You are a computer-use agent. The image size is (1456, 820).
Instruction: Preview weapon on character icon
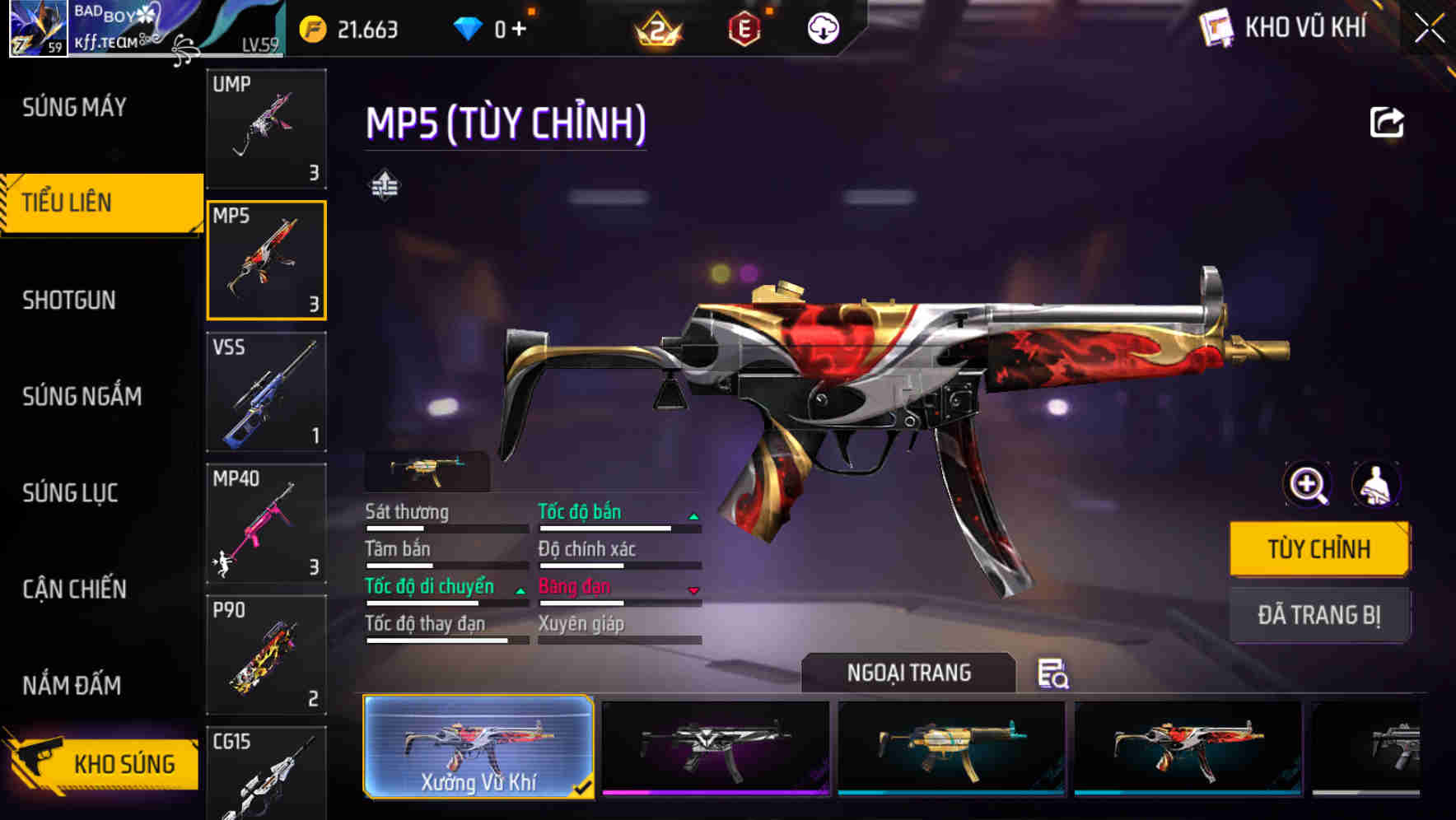1375,485
